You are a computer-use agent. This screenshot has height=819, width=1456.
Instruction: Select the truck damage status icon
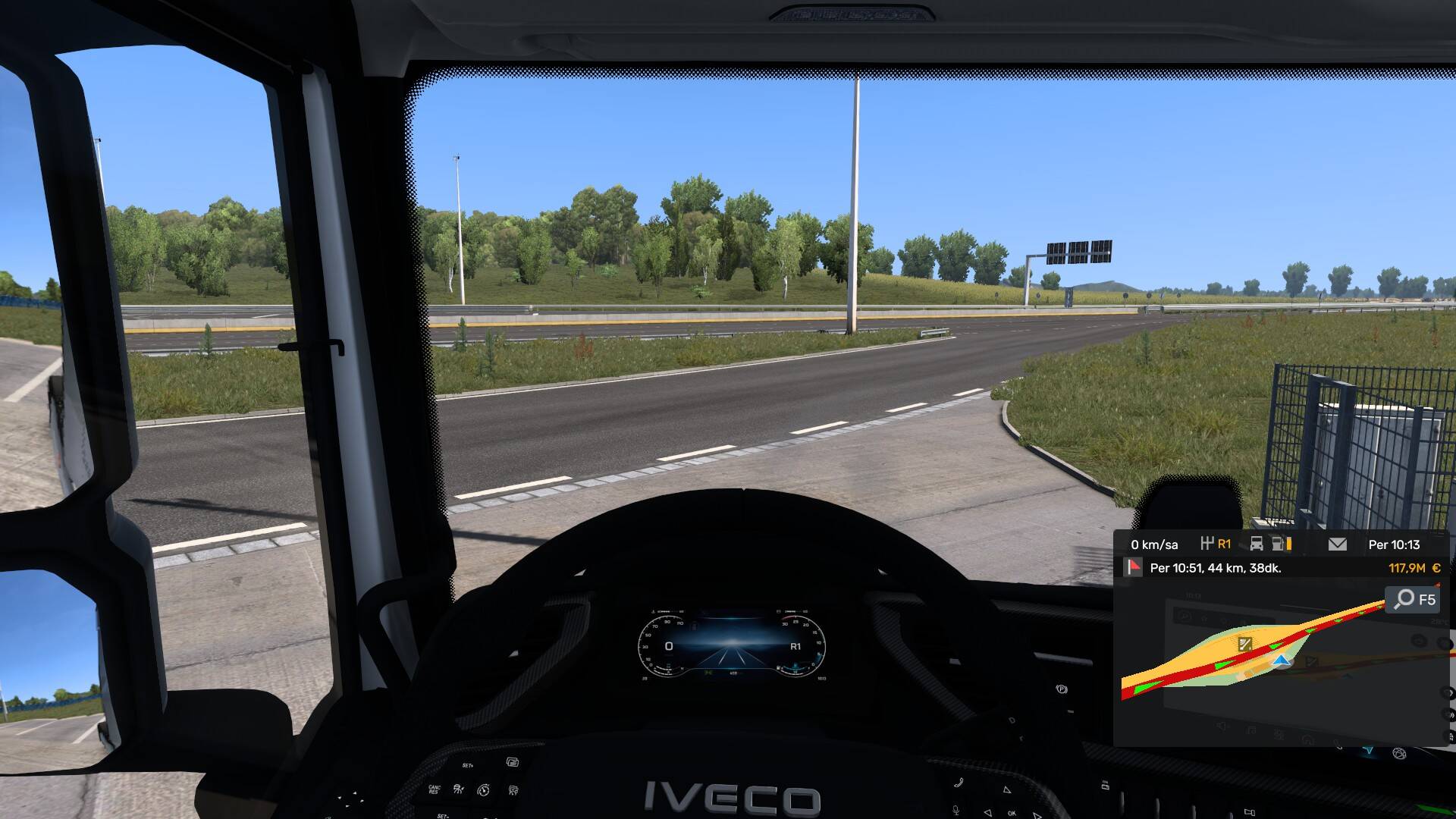1257,544
